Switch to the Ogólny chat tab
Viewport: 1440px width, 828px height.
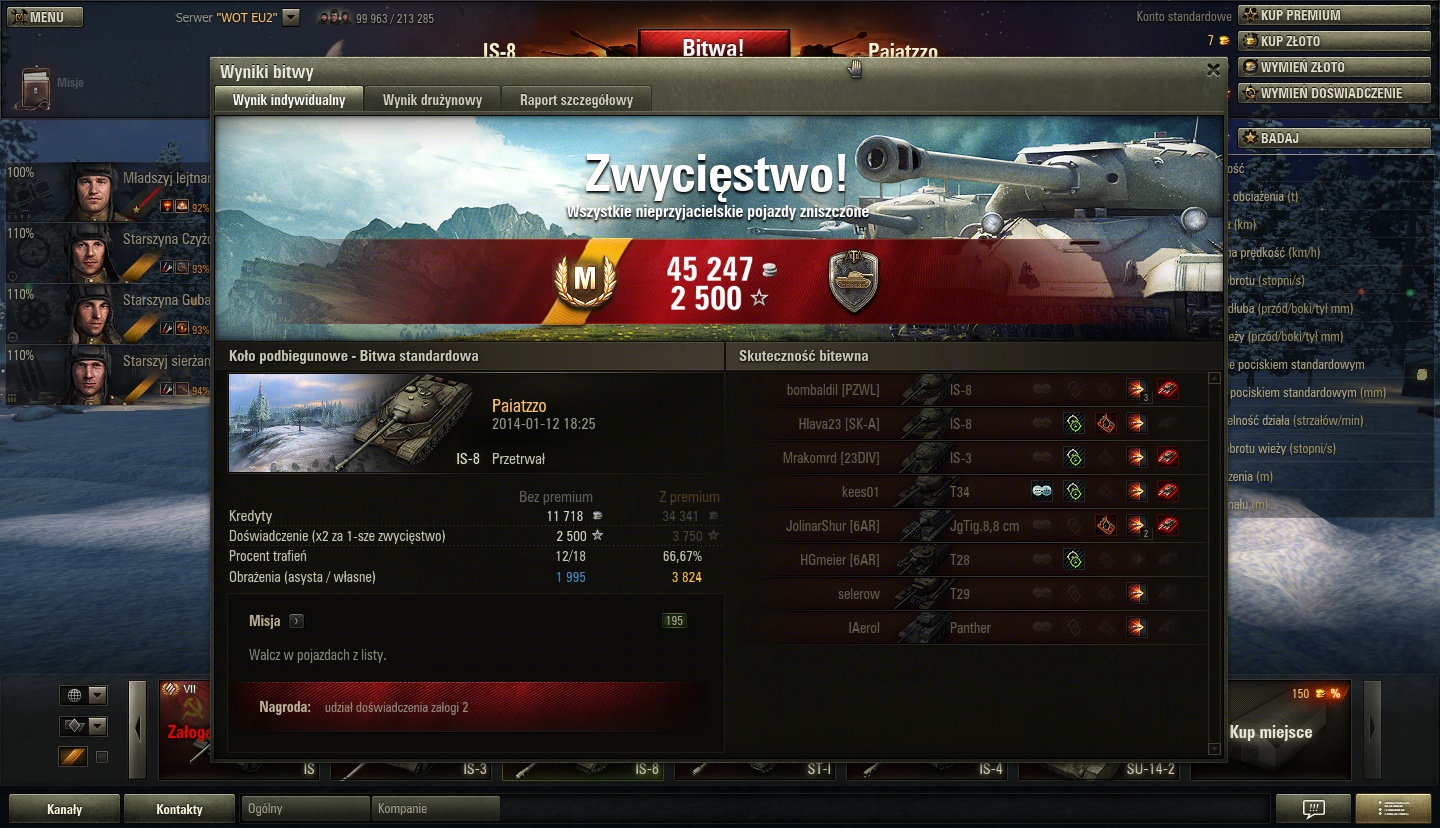tap(305, 809)
